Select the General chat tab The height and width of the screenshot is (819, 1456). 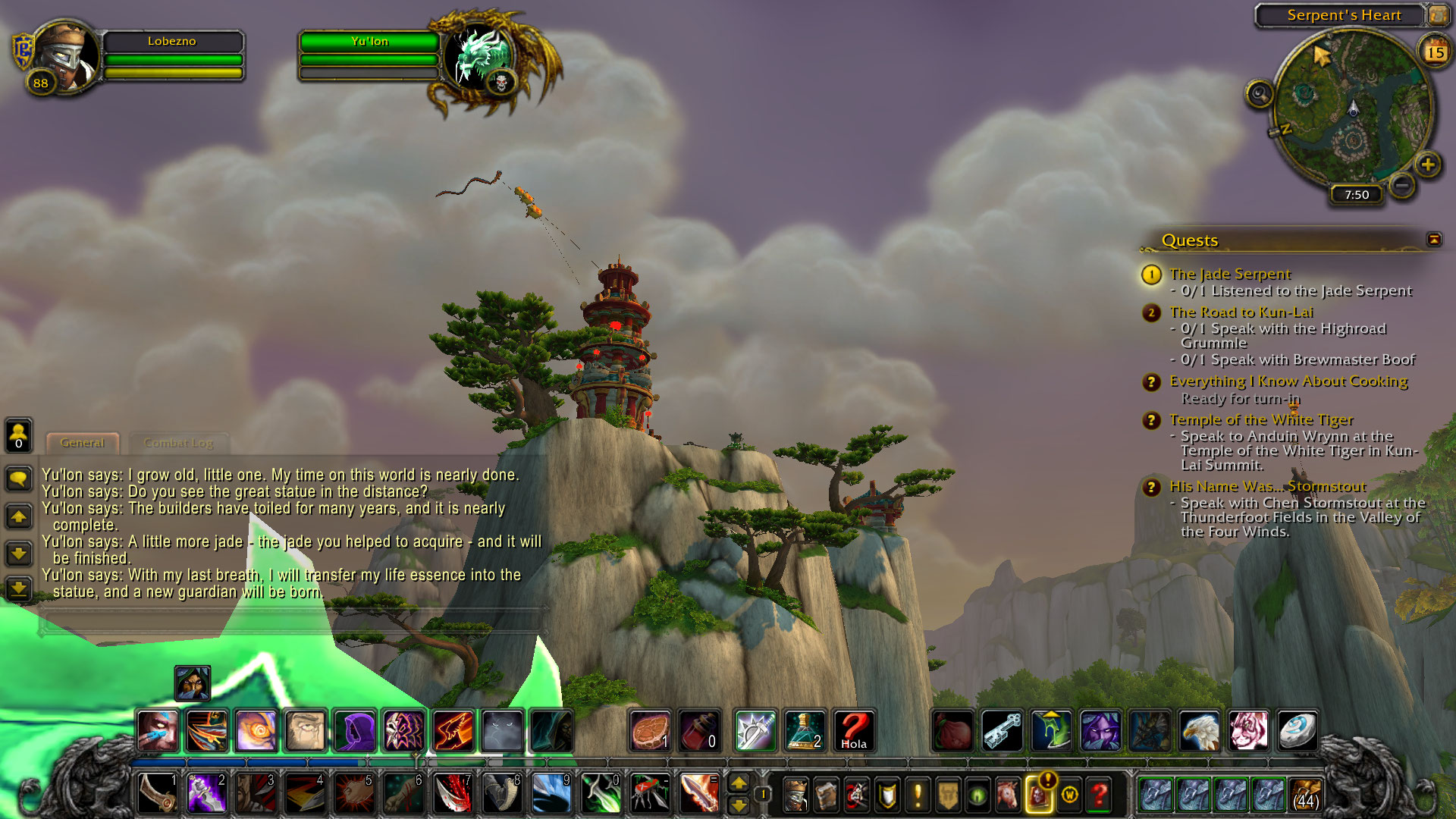pyautogui.click(x=82, y=443)
